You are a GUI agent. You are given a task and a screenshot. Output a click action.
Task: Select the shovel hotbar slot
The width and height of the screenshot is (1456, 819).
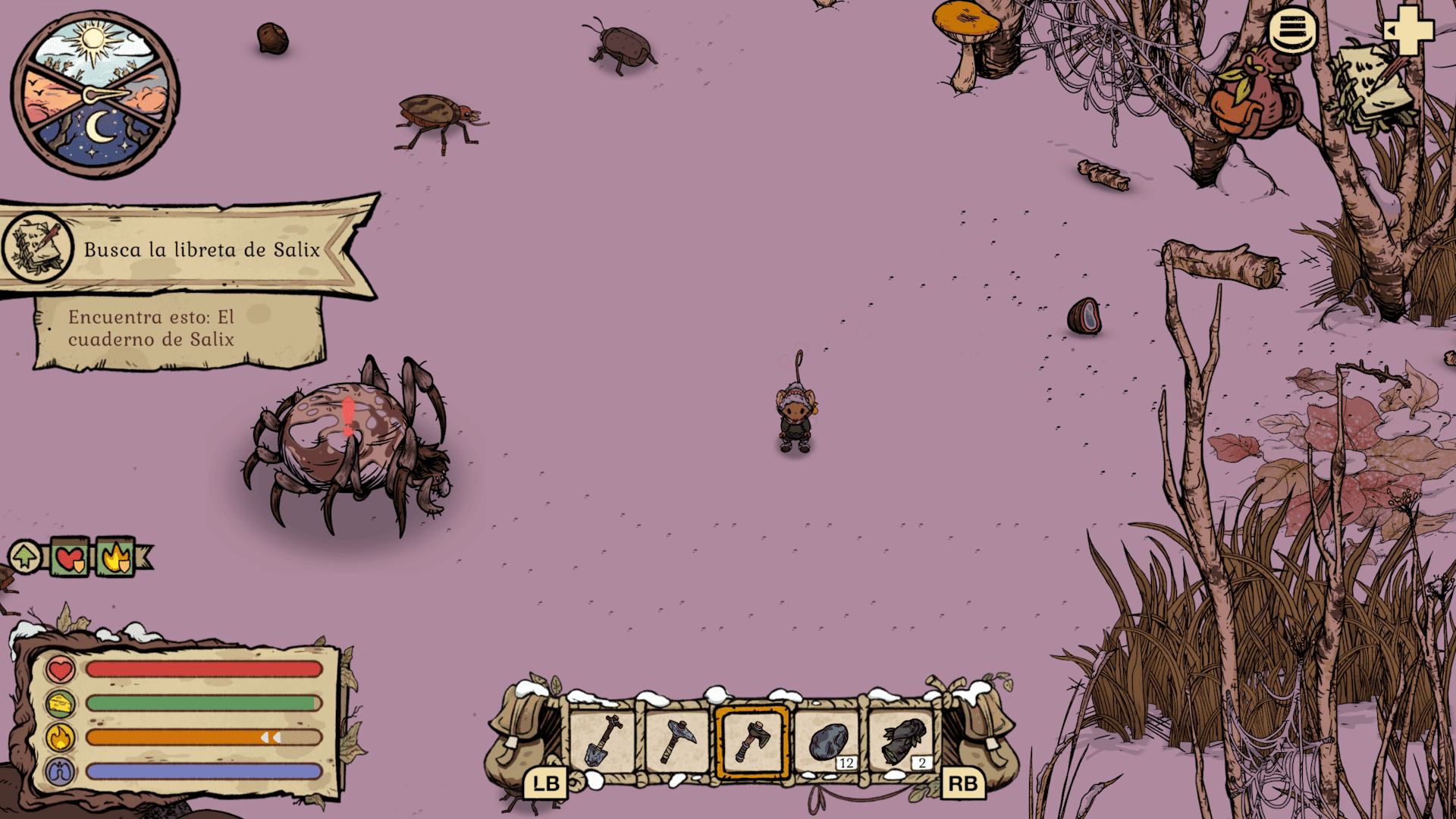tap(604, 741)
